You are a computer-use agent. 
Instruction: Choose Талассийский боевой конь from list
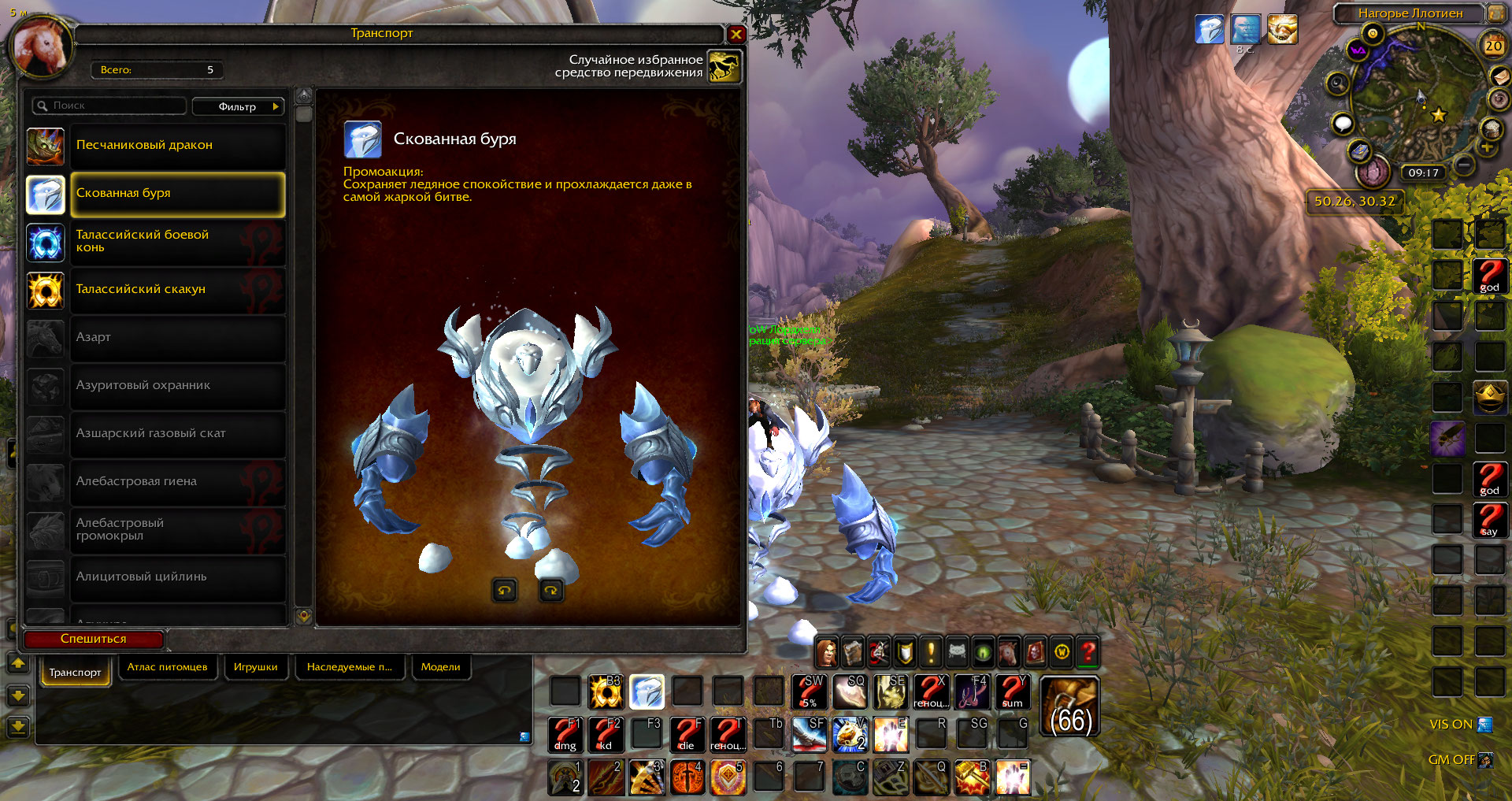177,241
